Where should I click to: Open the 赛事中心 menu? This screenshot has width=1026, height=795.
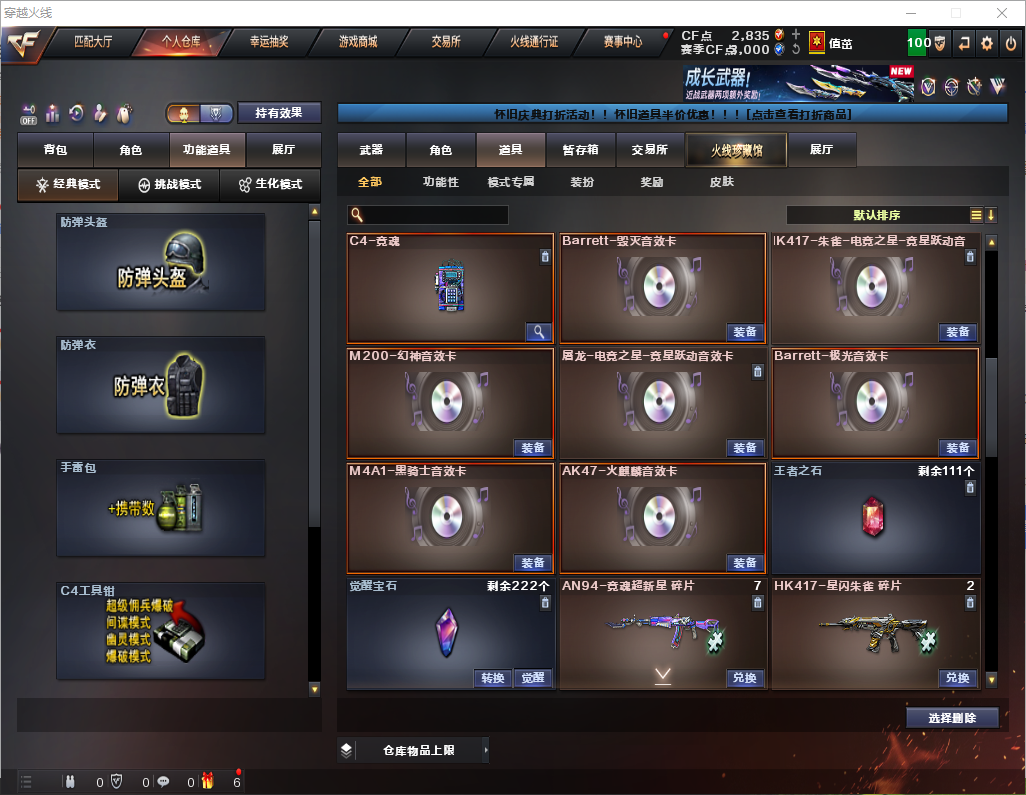click(622, 43)
